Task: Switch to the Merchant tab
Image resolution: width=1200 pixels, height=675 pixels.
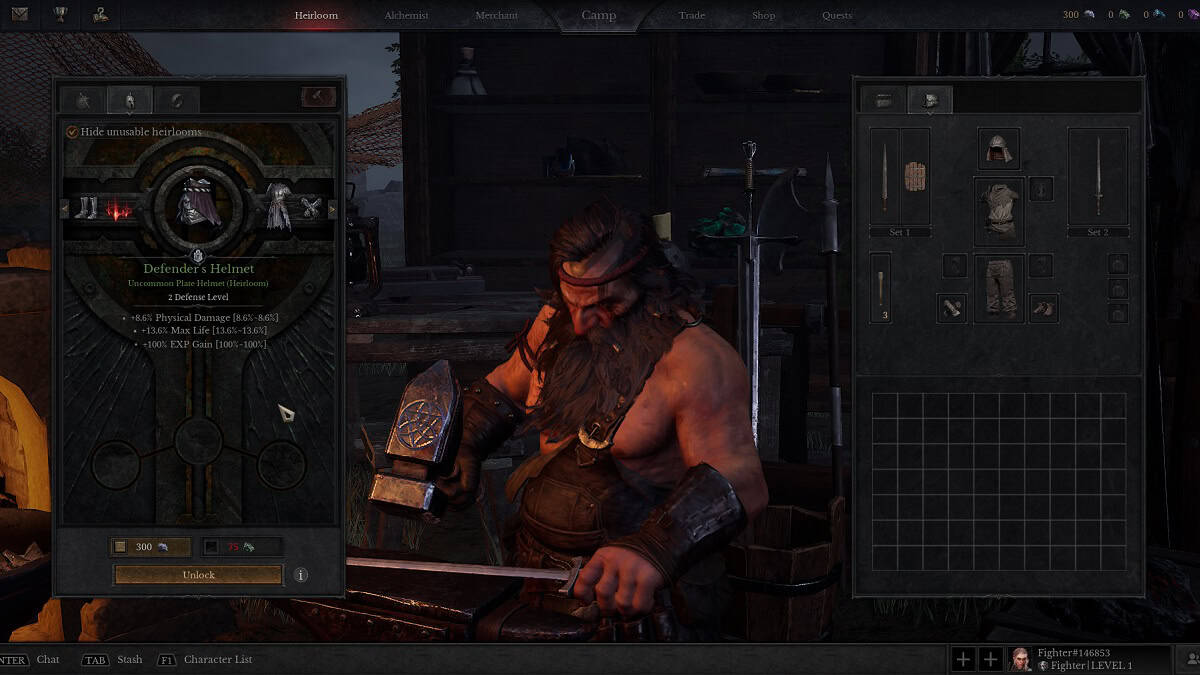Action: pyautogui.click(x=496, y=16)
